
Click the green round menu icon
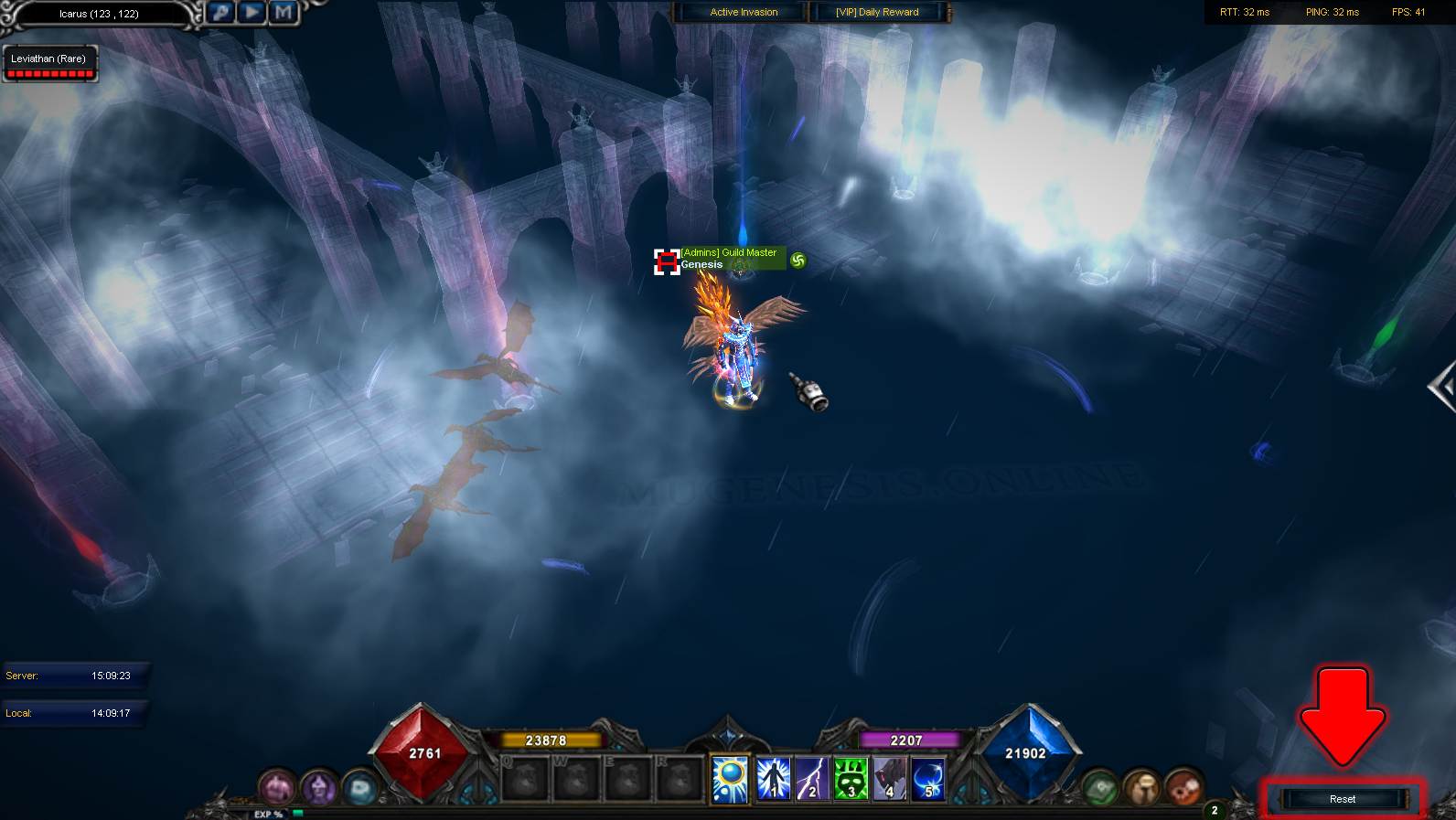tap(1100, 786)
